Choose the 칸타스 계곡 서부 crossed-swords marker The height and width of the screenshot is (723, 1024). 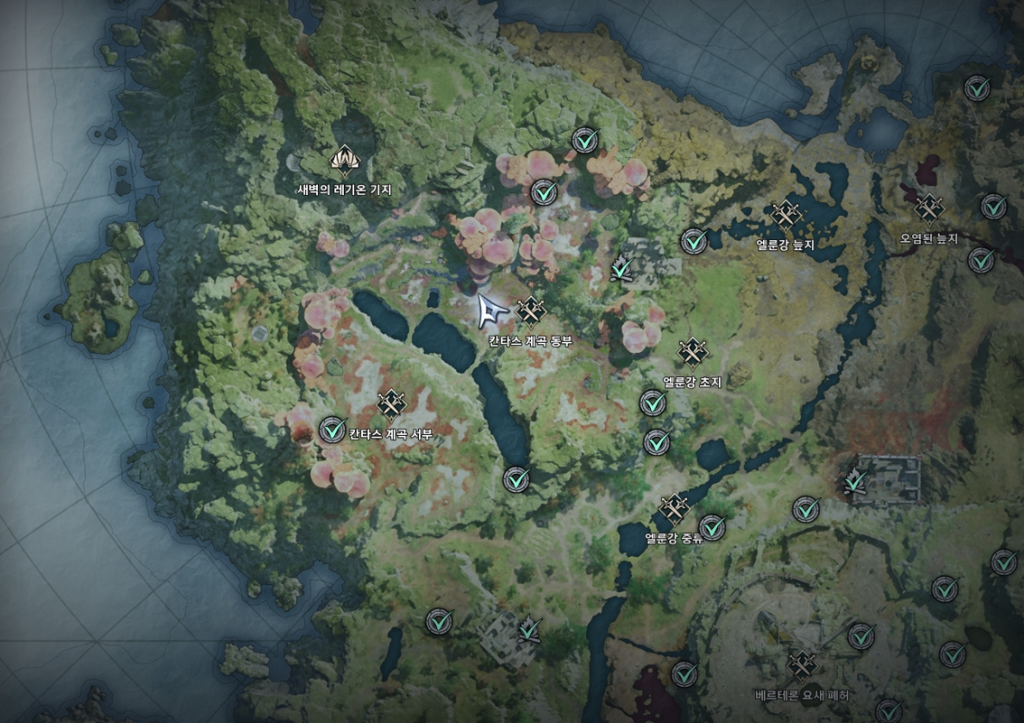pos(390,403)
